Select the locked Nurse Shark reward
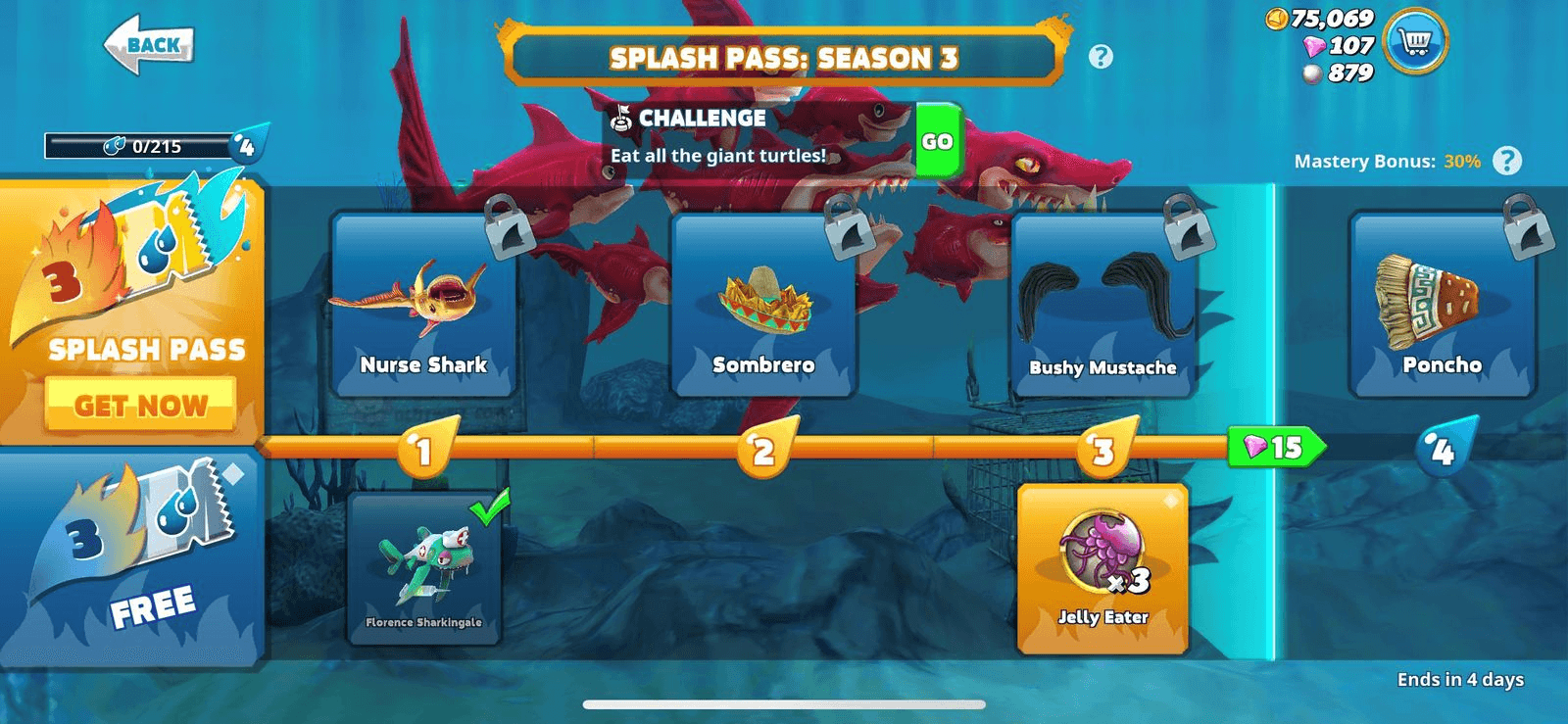 423,306
